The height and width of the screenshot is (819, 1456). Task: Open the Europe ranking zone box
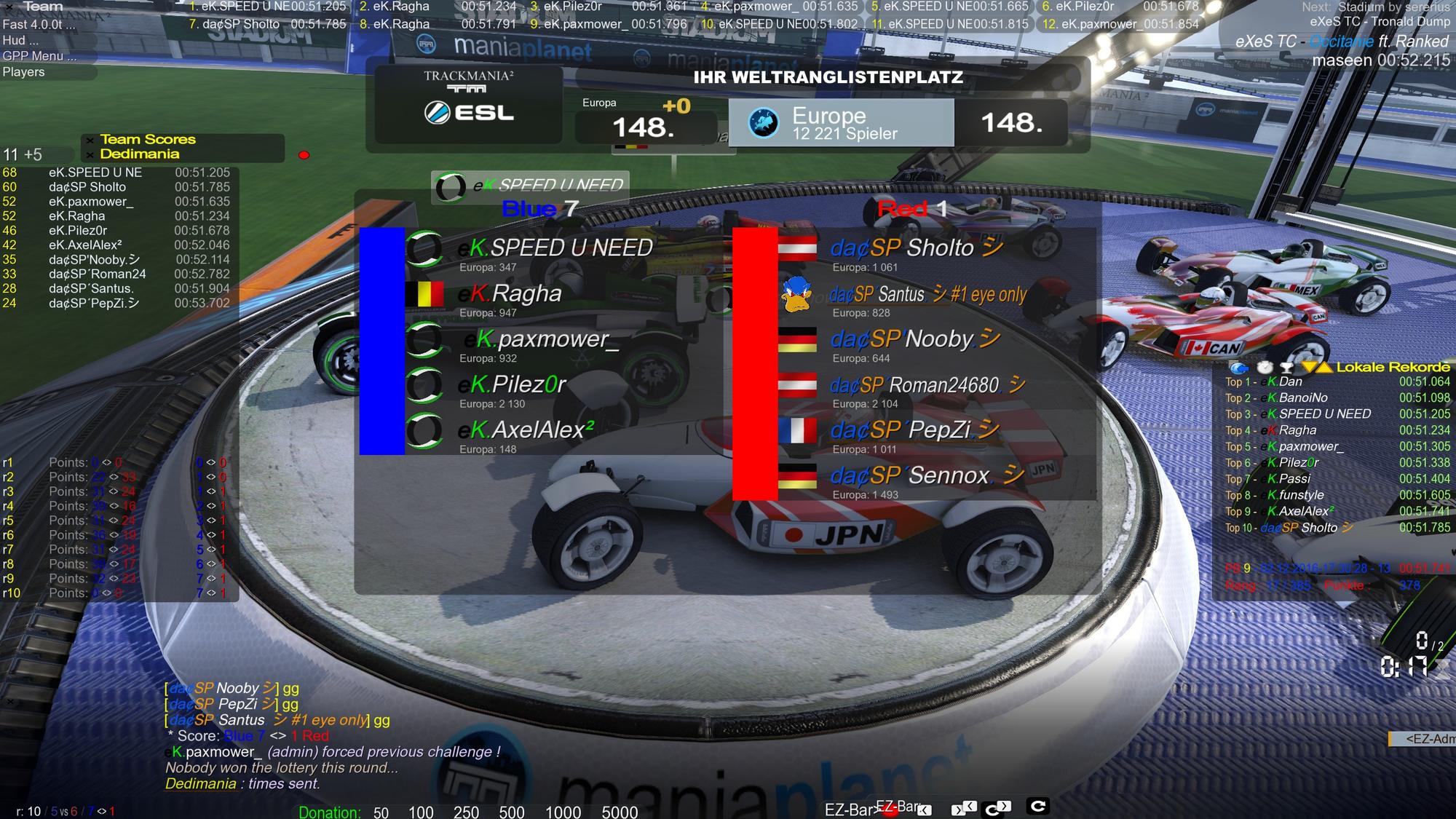[841, 123]
